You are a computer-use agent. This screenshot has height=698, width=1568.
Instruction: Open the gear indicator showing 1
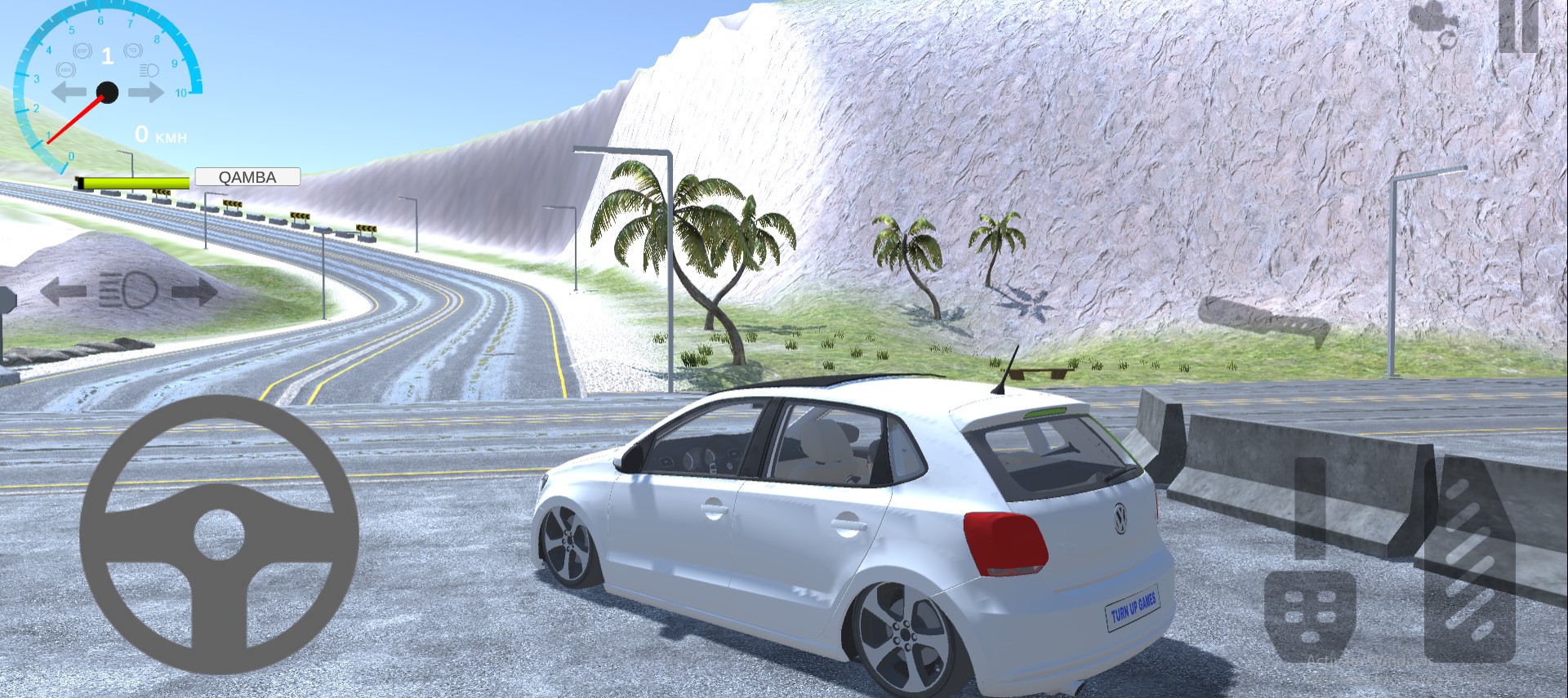(x=107, y=53)
